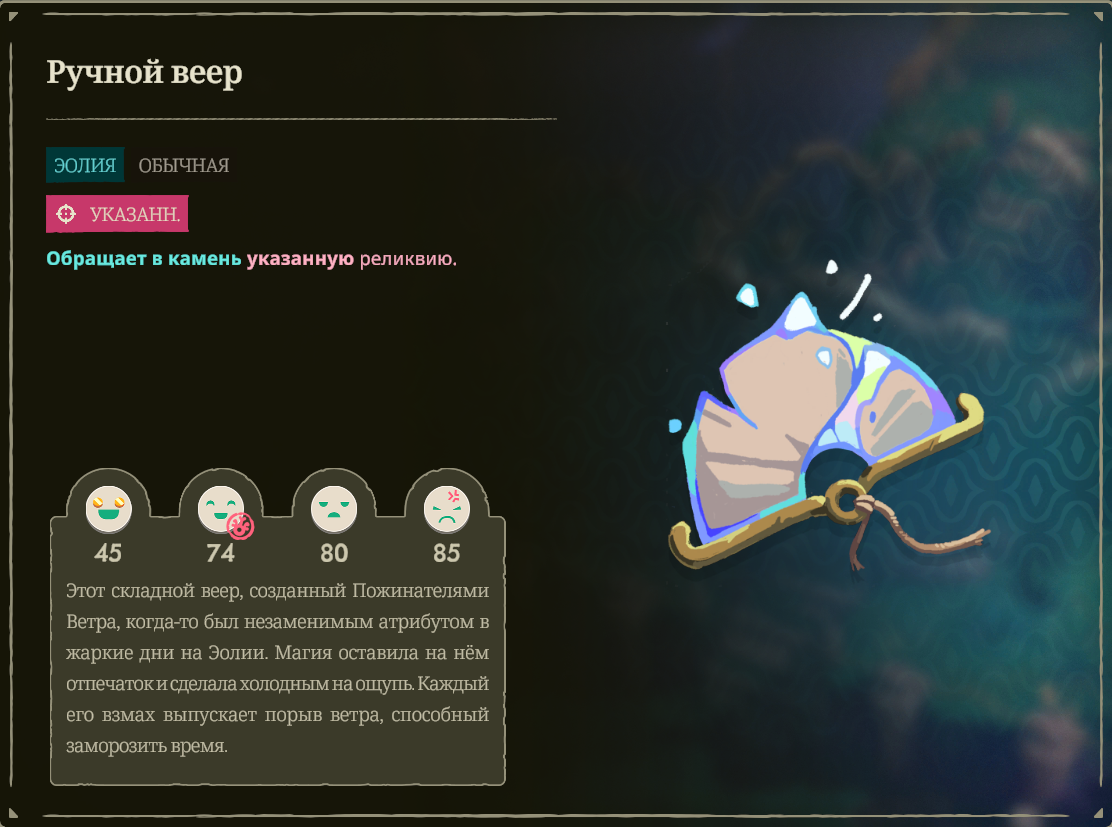This screenshot has height=827, width=1112.
Task: Click the ОБЫЧНАЯ rarity label
Action: [x=184, y=165]
